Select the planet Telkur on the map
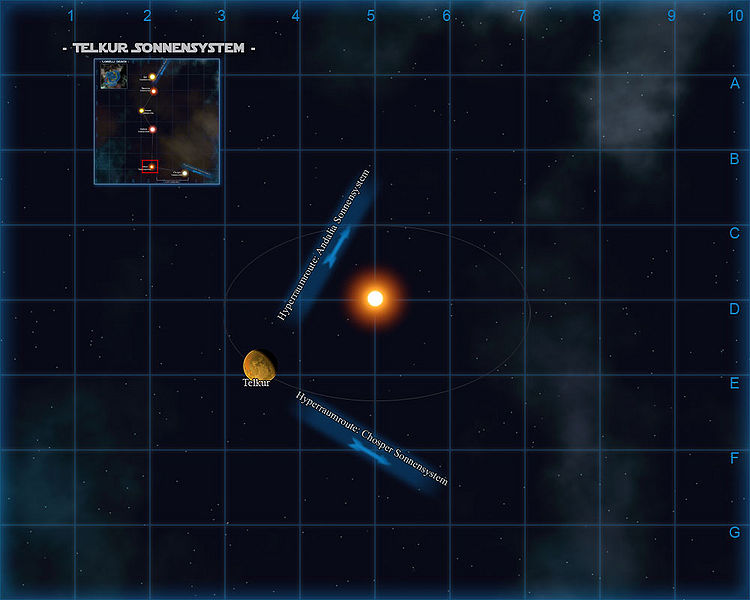Screen dimensions: 750x600 click(260, 364)
